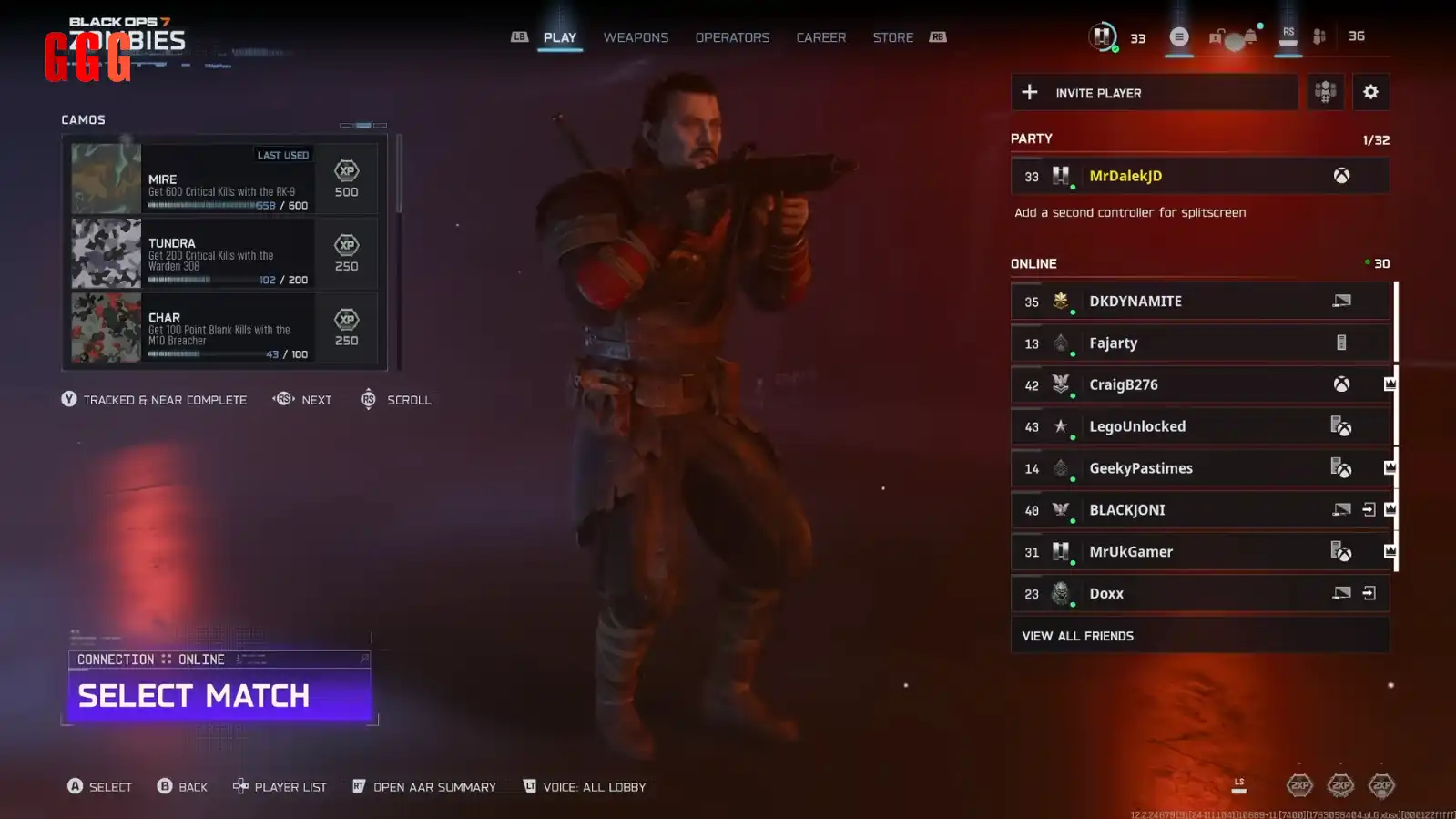The image size is (1456, 819).
Task: Open the Mire camo challenge
Action: pyautogui.click(x=224, y=179)
